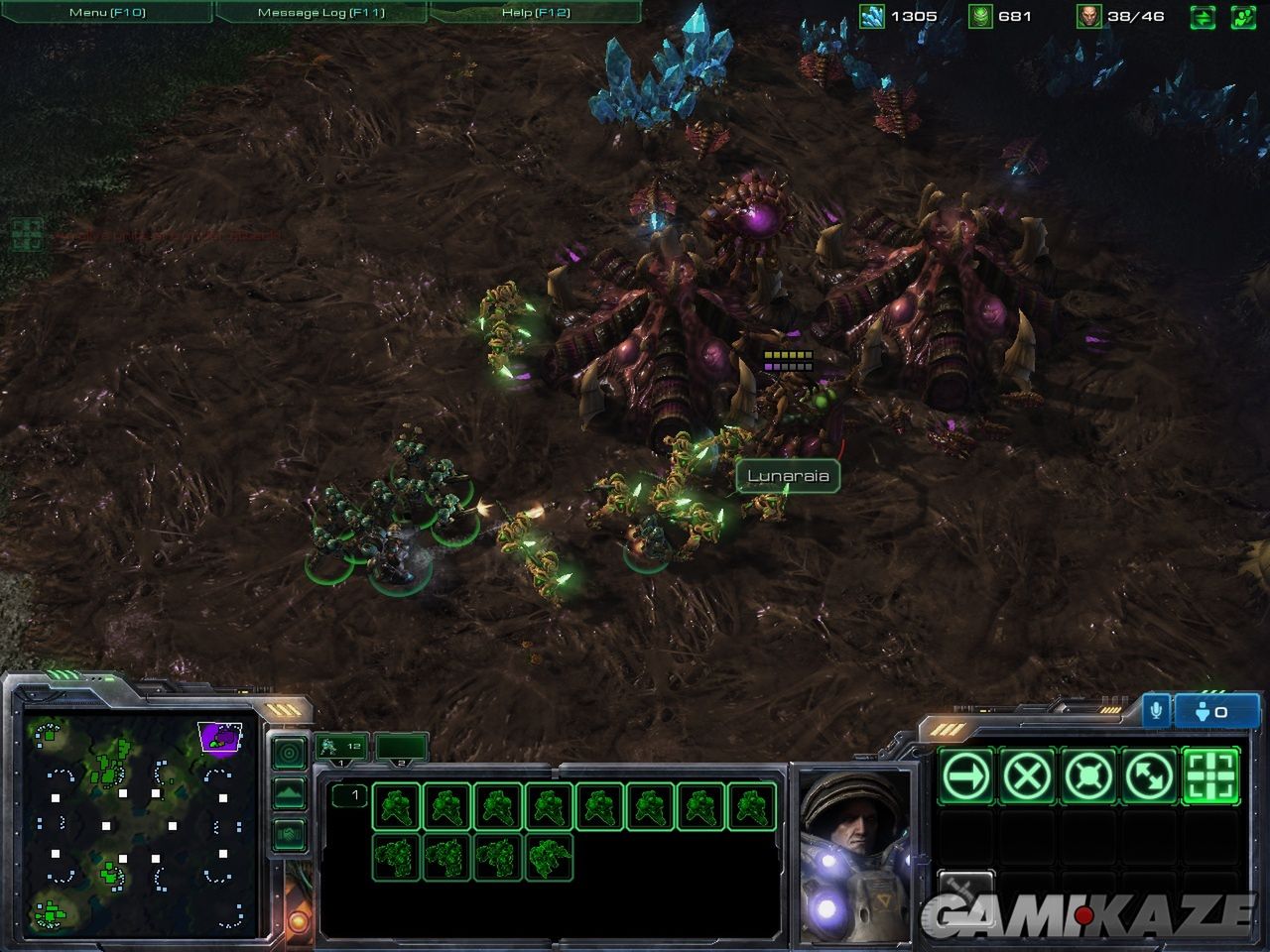Click the resource trade arrows button
The height and width of the screenshot is (952, 1270).
[x=1203, y=17]
